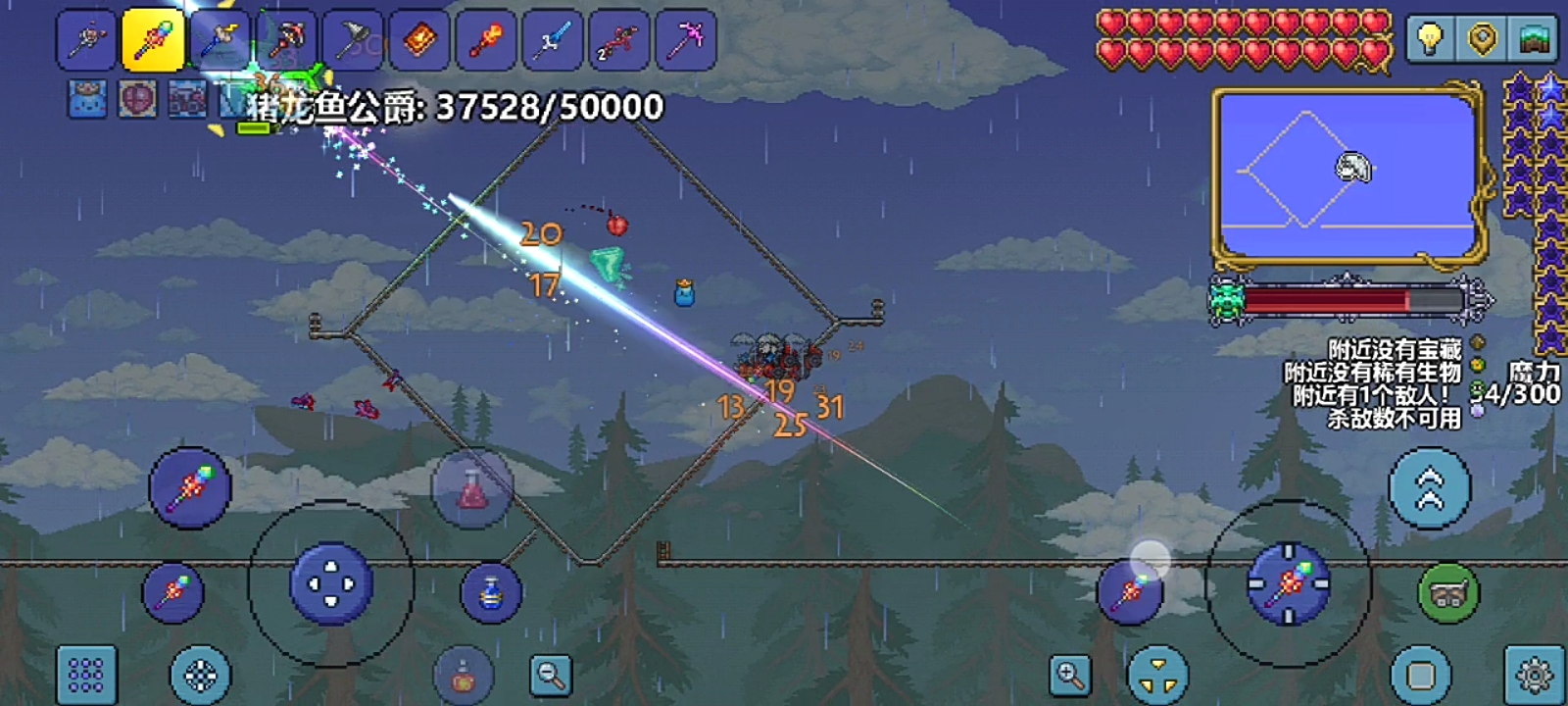Select the orange spell tome hotbar slot
This screenshot has width=1568, height=706.
coord(419,41)
